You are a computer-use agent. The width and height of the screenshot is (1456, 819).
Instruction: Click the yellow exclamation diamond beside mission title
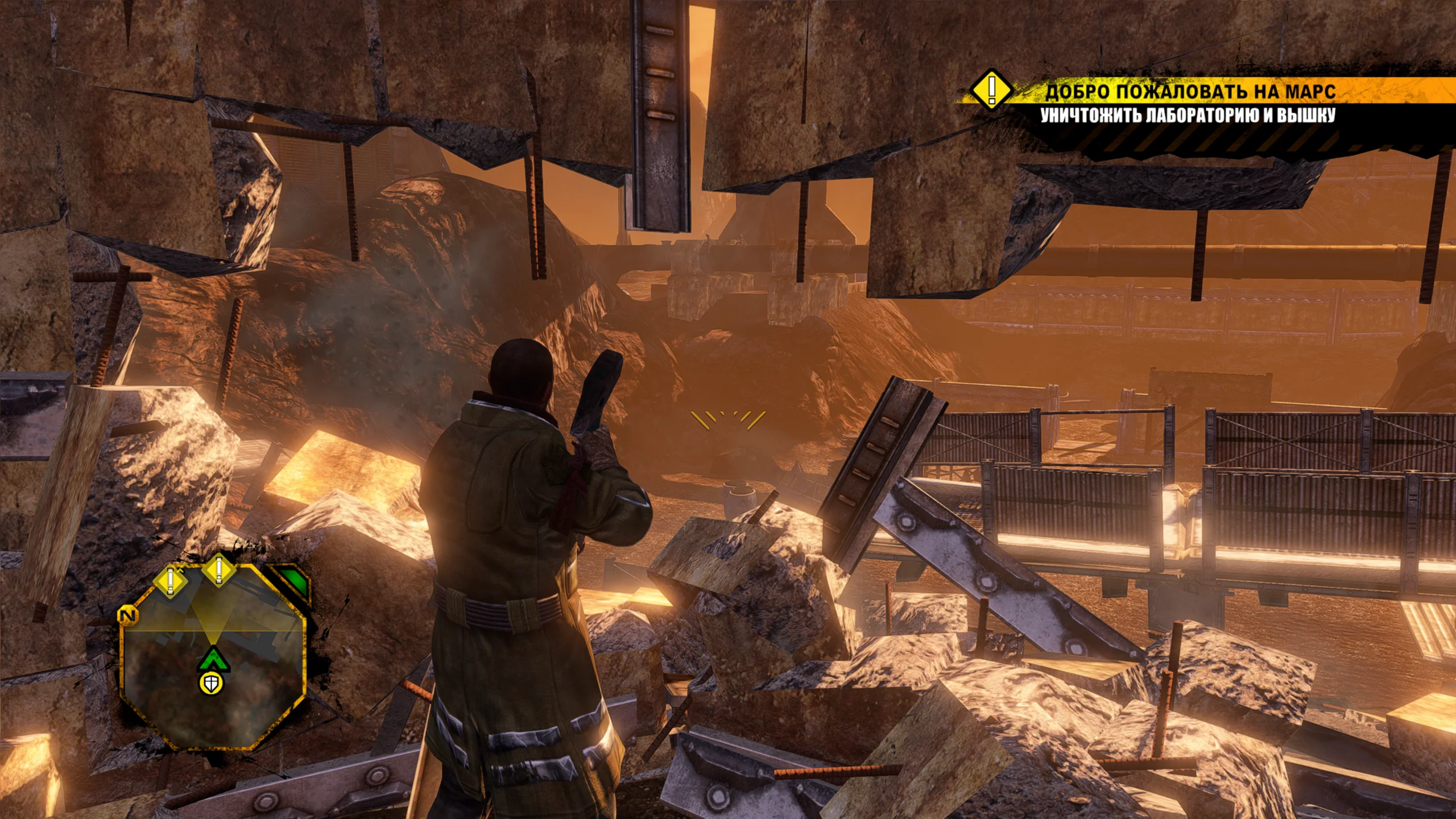(991, 89)
